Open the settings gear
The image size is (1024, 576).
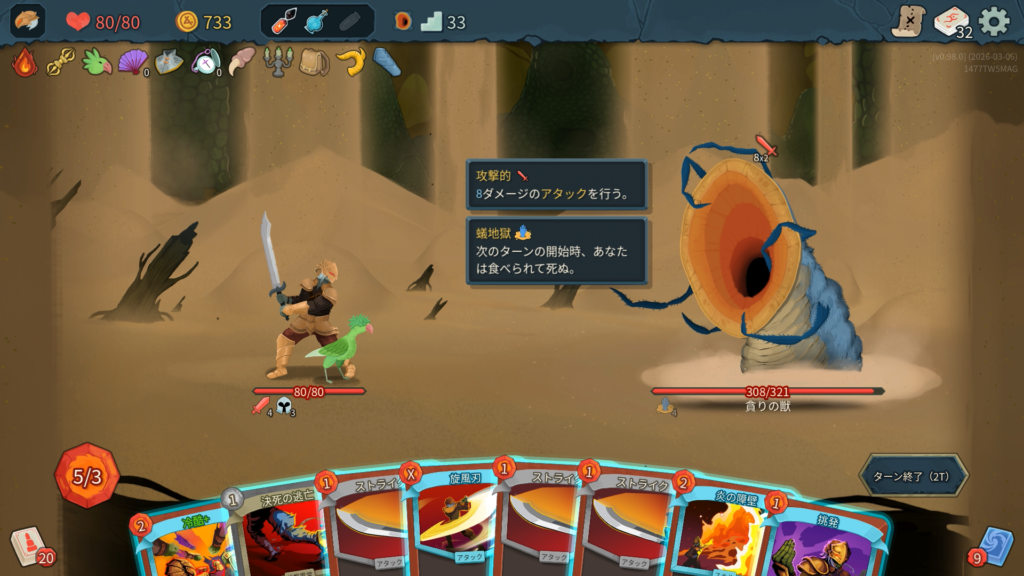tap(993, 21)
